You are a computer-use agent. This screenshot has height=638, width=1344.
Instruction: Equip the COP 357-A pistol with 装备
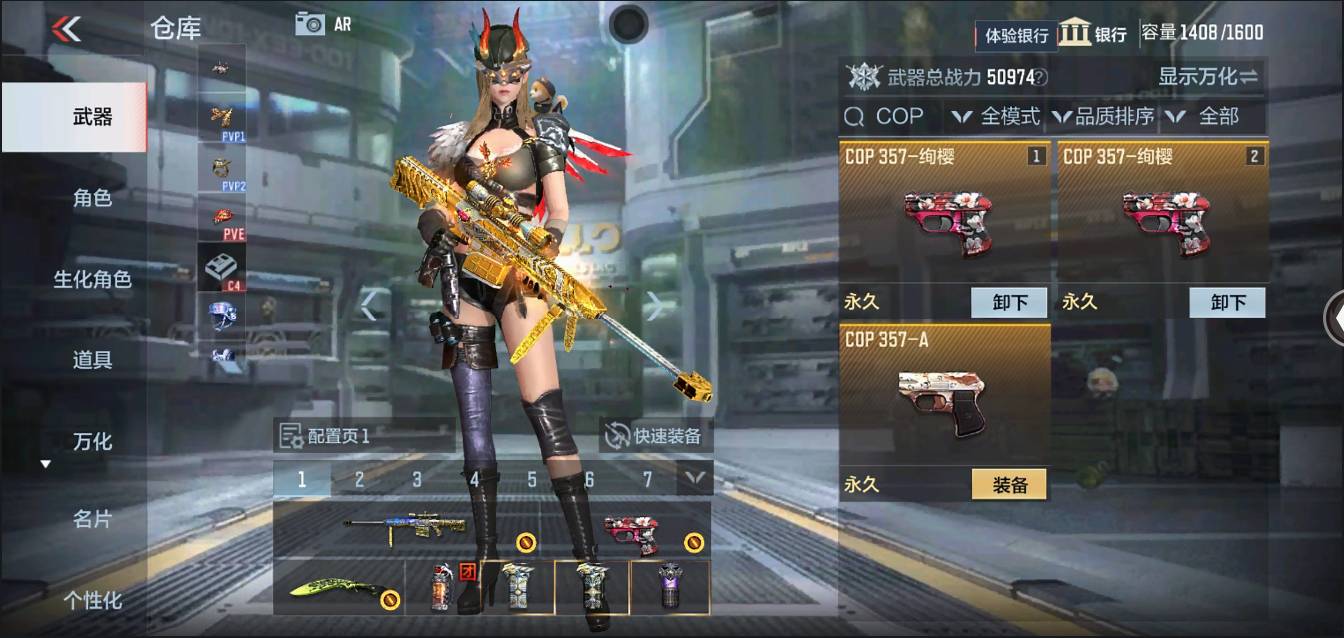point(1009,485)
